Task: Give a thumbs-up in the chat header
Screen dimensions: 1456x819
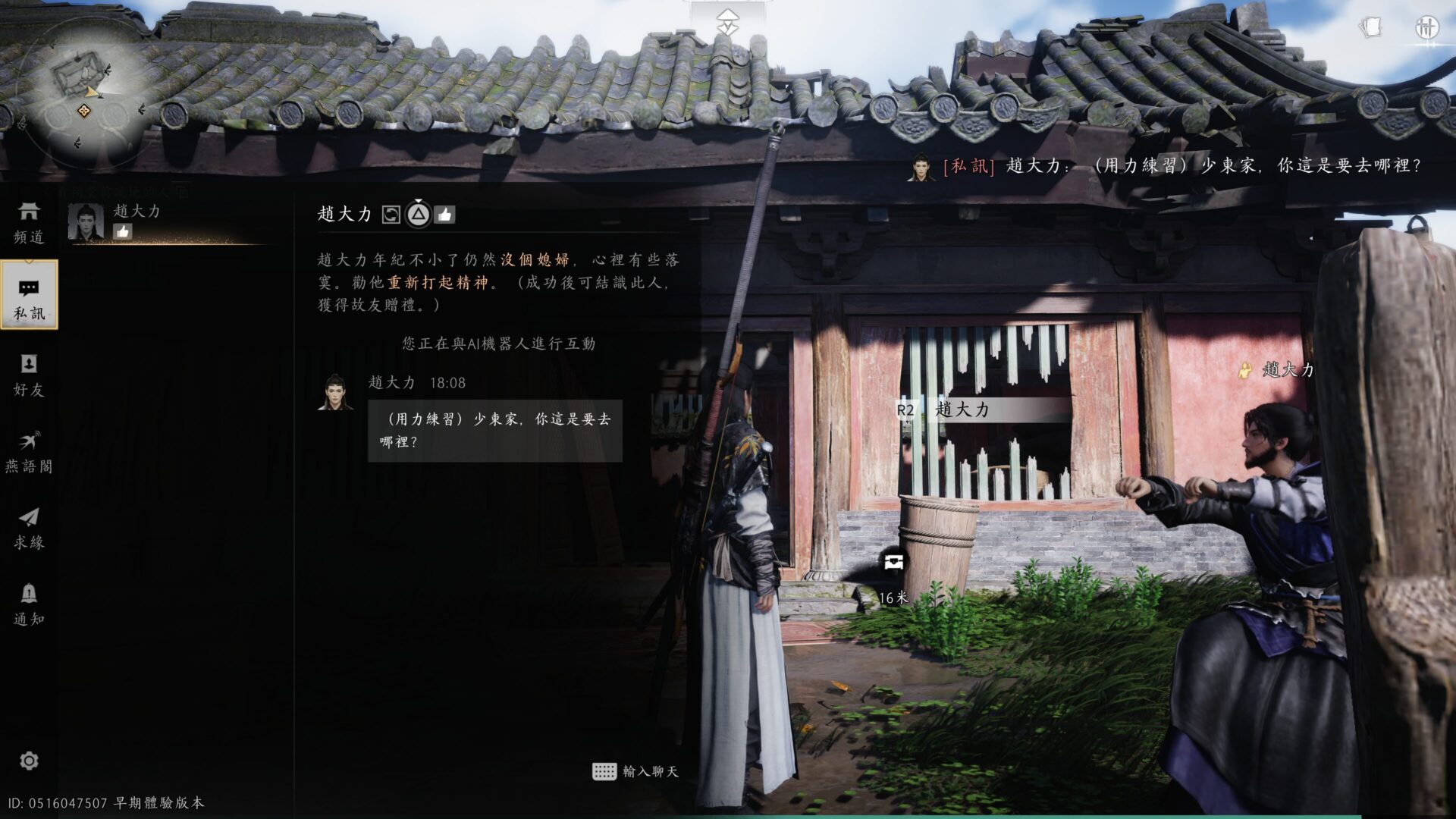Action: pyautogui.click(x=445, y=215)
